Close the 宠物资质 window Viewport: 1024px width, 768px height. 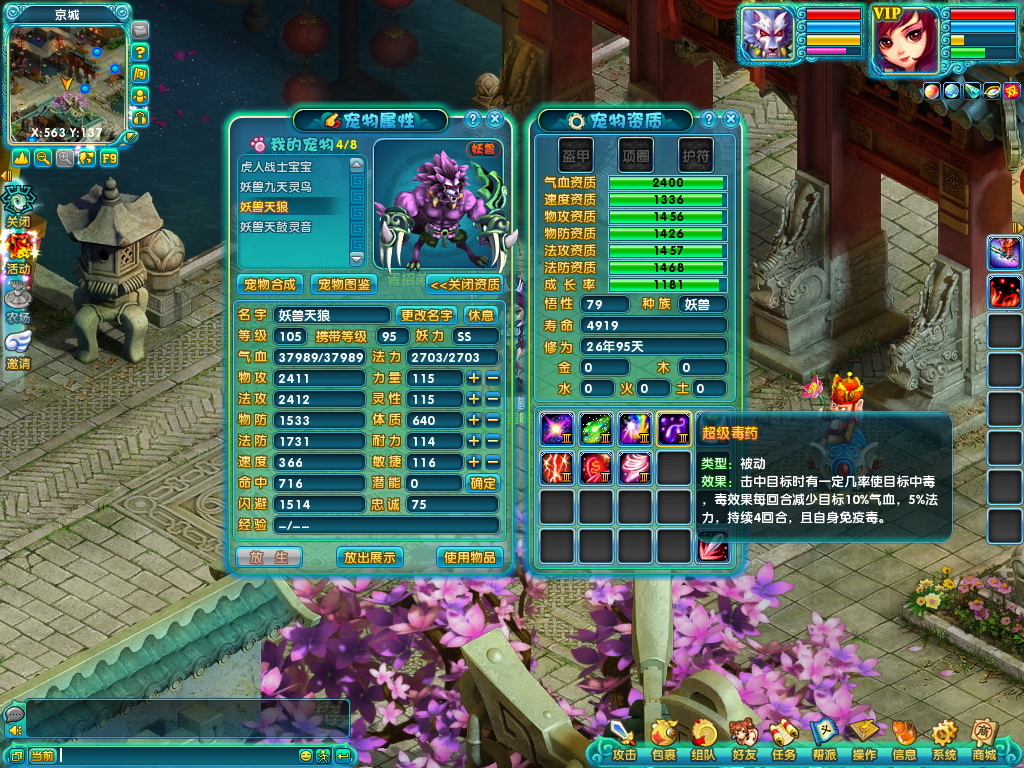(x=730, y=119)
